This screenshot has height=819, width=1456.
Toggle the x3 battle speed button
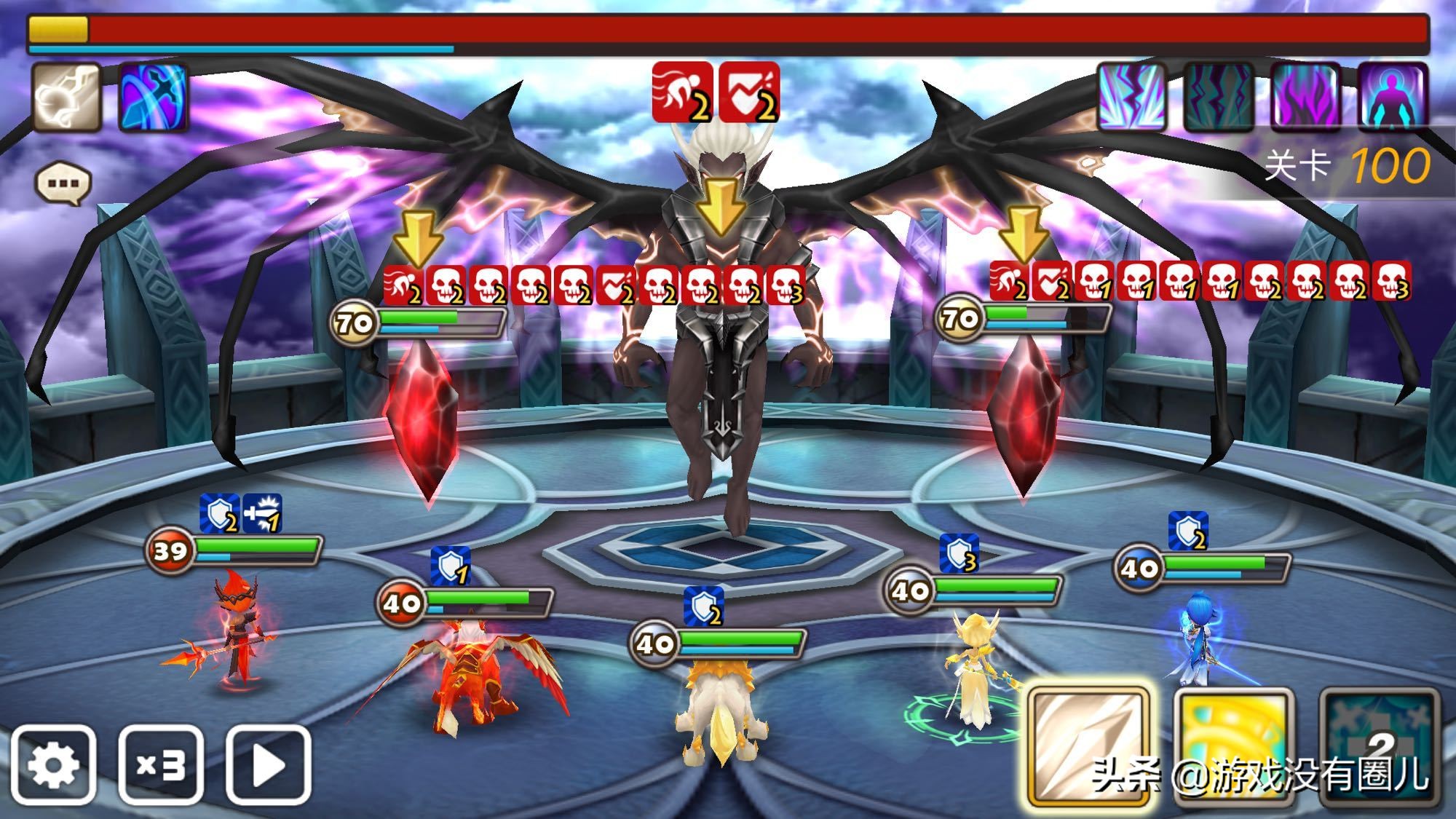[161, 764]
